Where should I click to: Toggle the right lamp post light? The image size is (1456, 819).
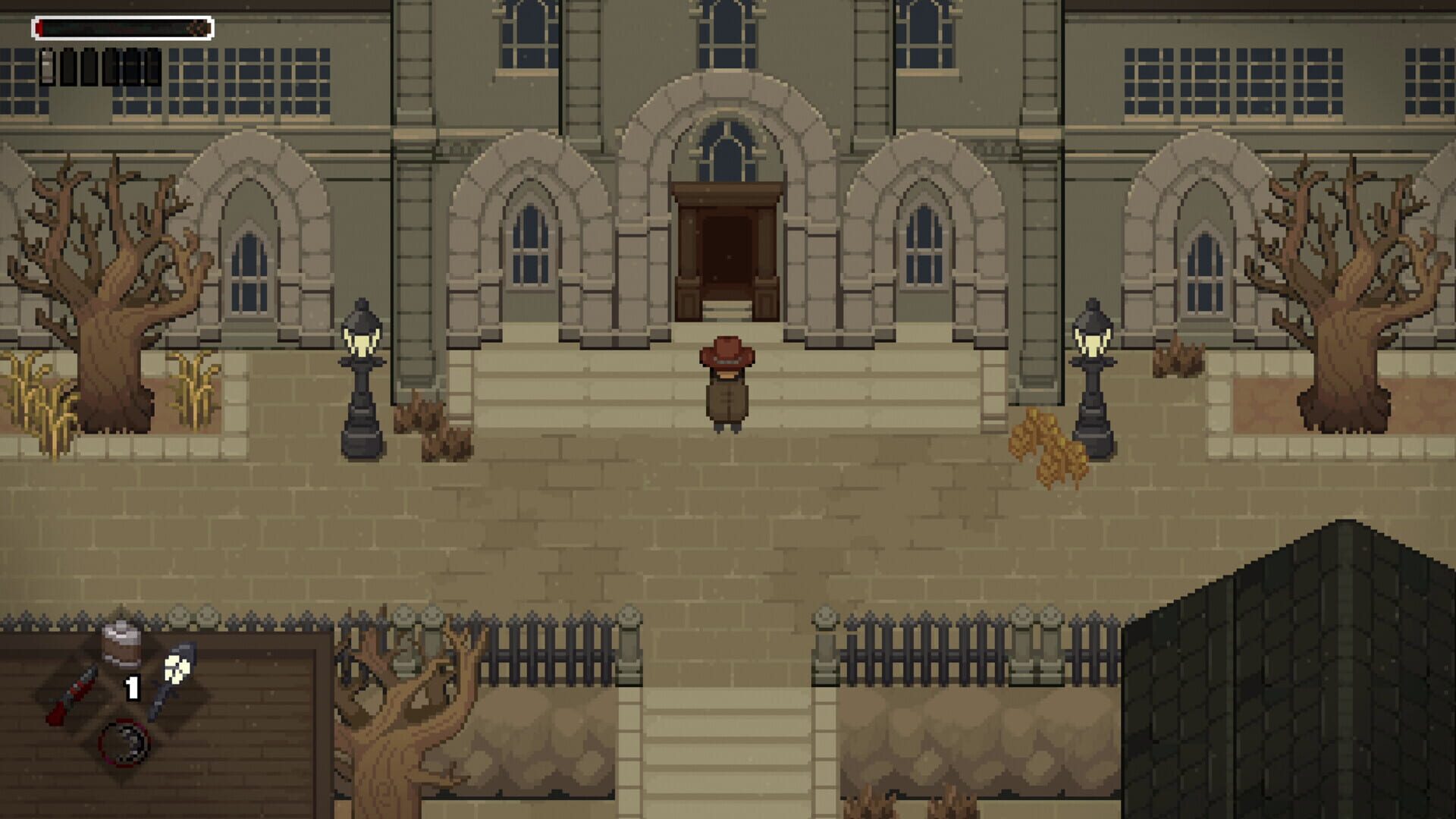1092,337
